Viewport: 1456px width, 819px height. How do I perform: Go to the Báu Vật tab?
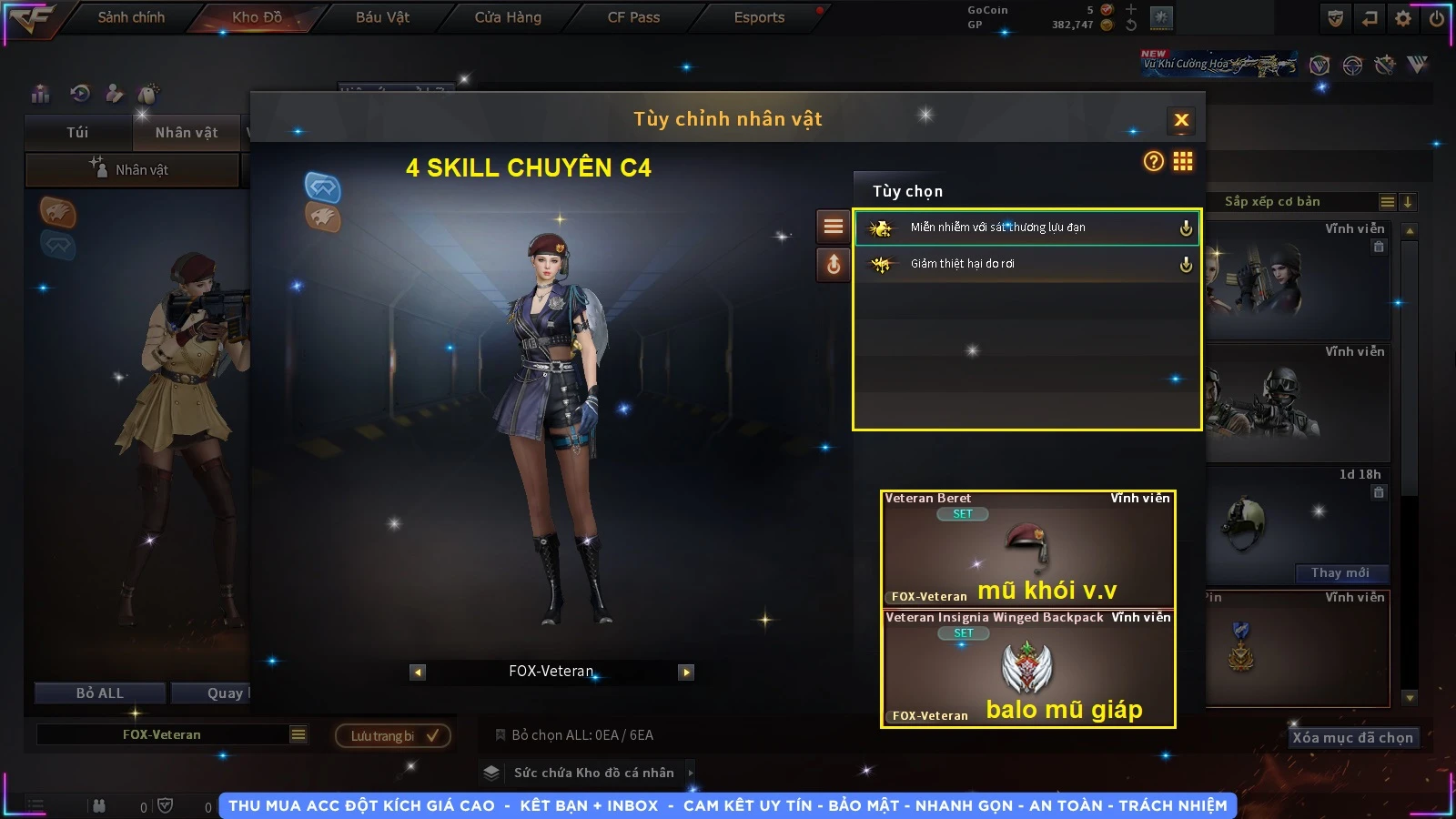pyautogui.click(x=382, y=17)
